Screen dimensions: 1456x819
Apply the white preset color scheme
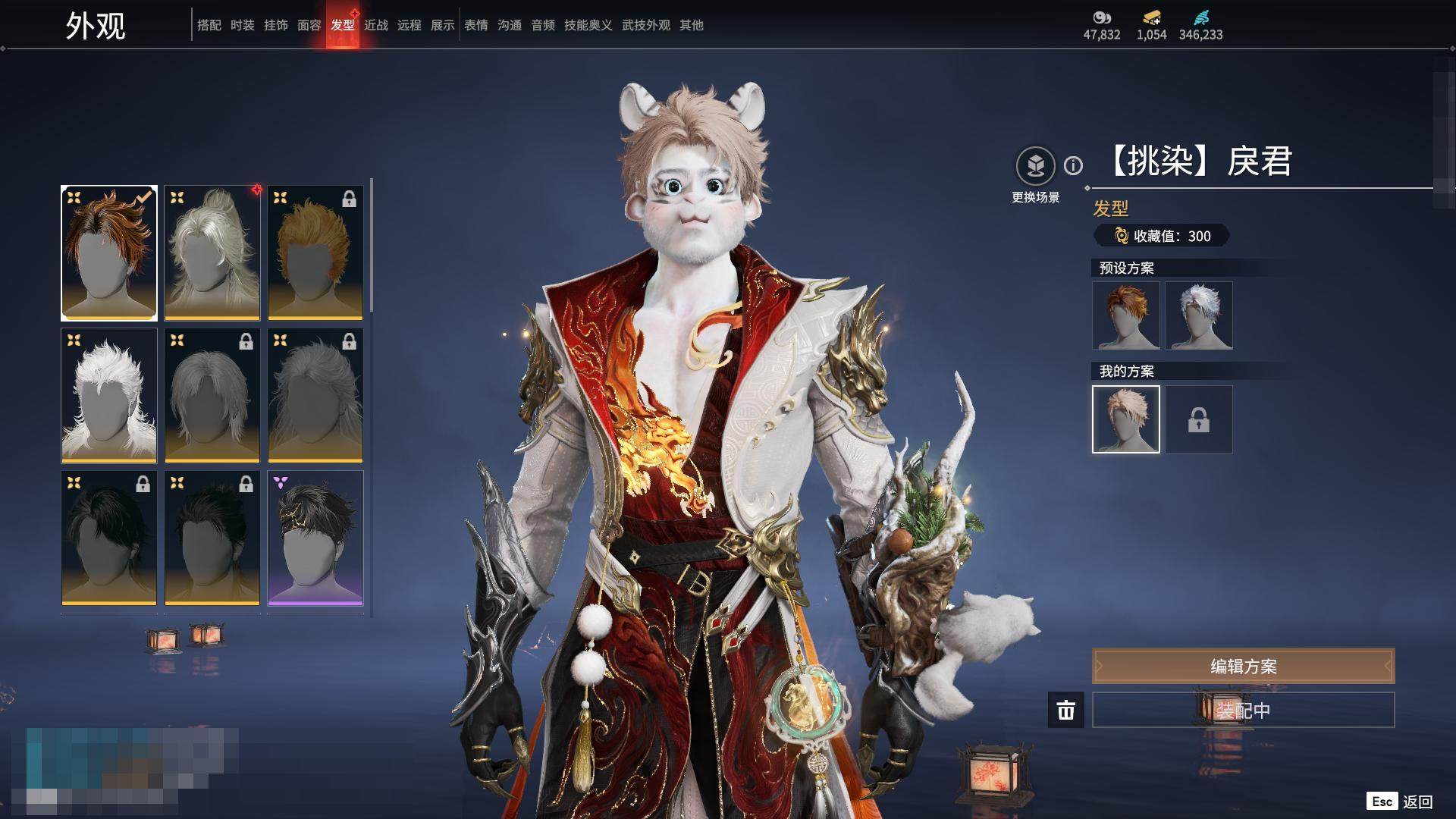[x=1199, y=315]
